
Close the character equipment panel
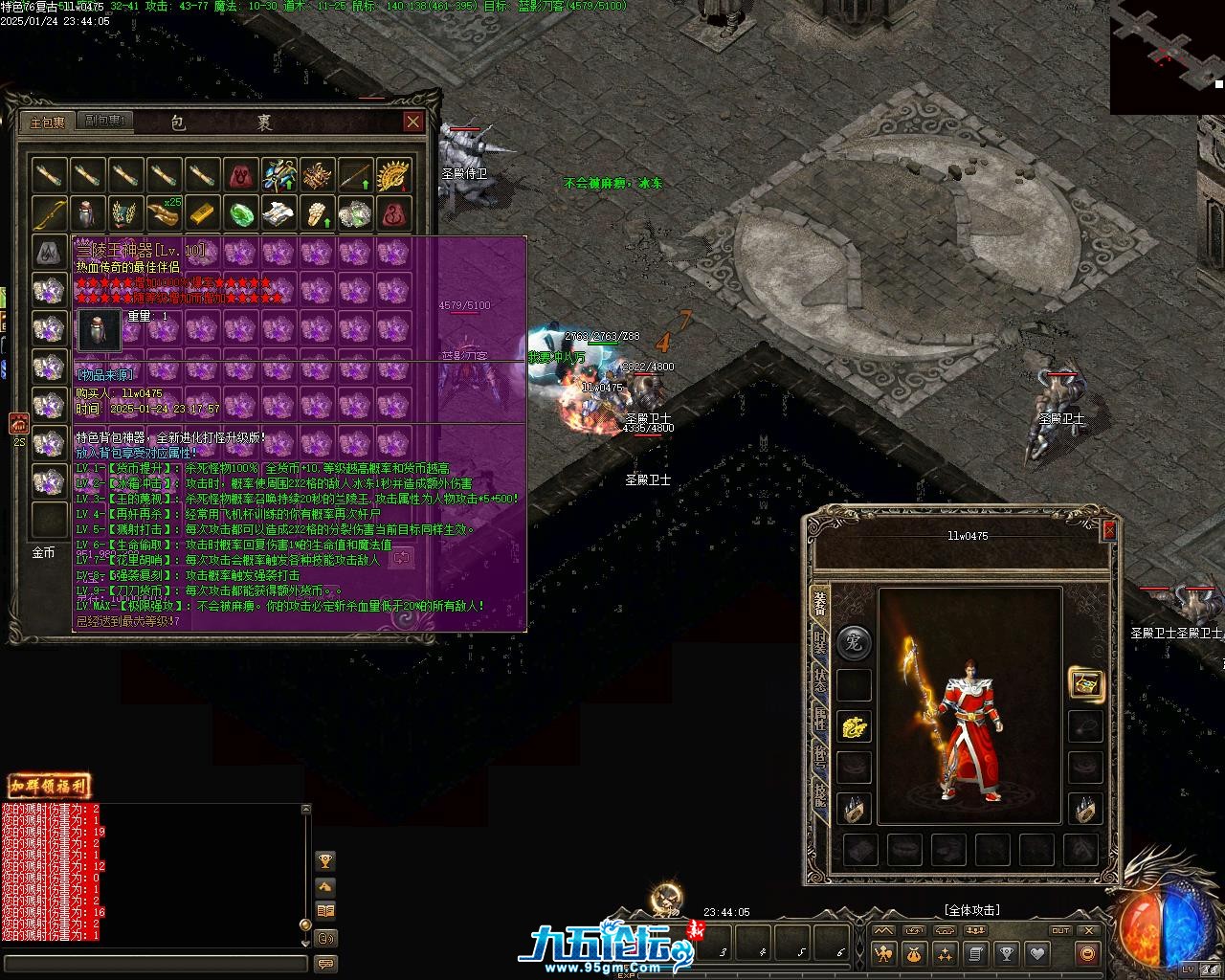pyautogui.click(x=1109, y=530)
